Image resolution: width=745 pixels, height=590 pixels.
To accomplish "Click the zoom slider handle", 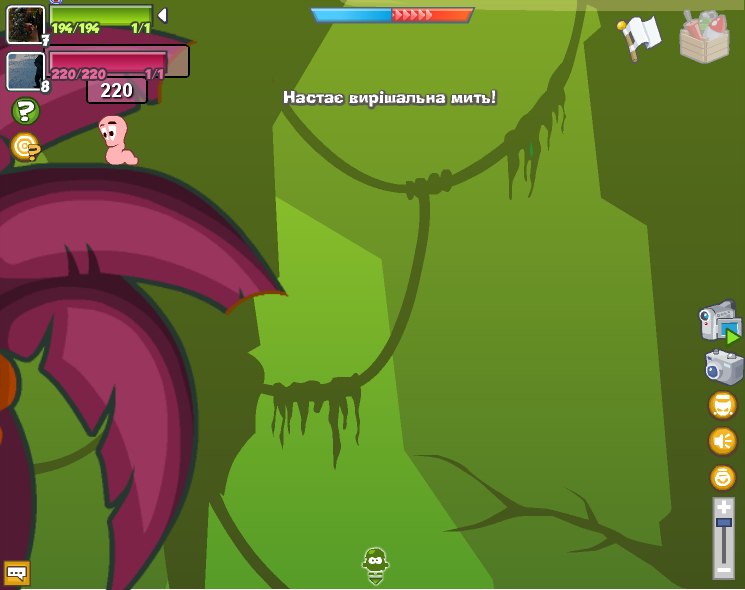I will point(723,523).
